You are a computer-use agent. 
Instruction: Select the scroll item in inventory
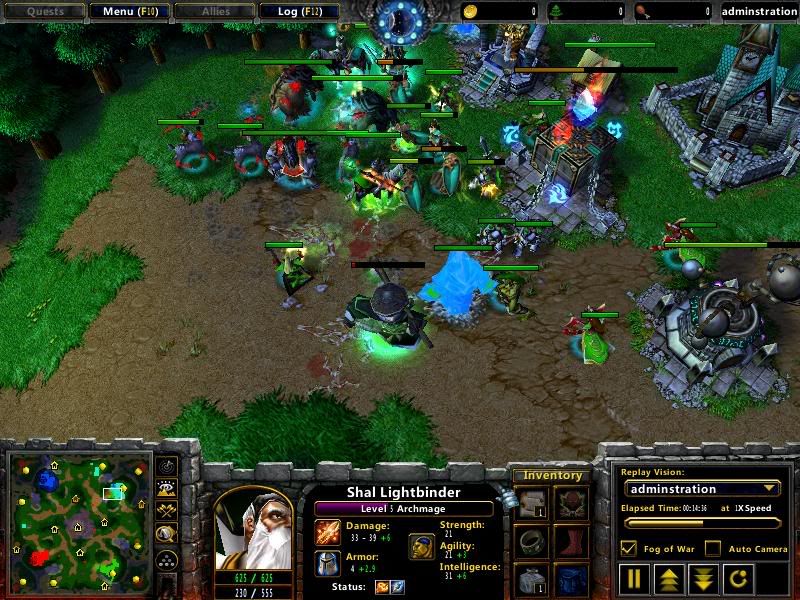tap(531, 505)
